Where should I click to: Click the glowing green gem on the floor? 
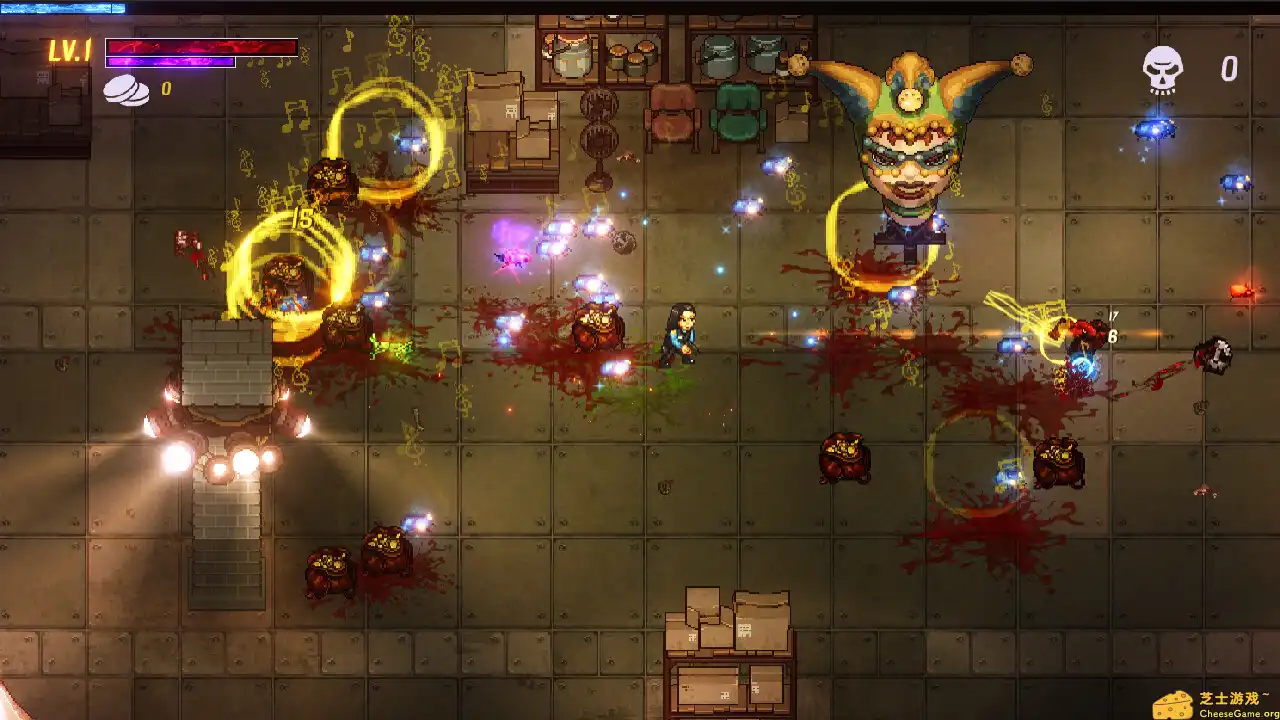(x=392, y=347)
